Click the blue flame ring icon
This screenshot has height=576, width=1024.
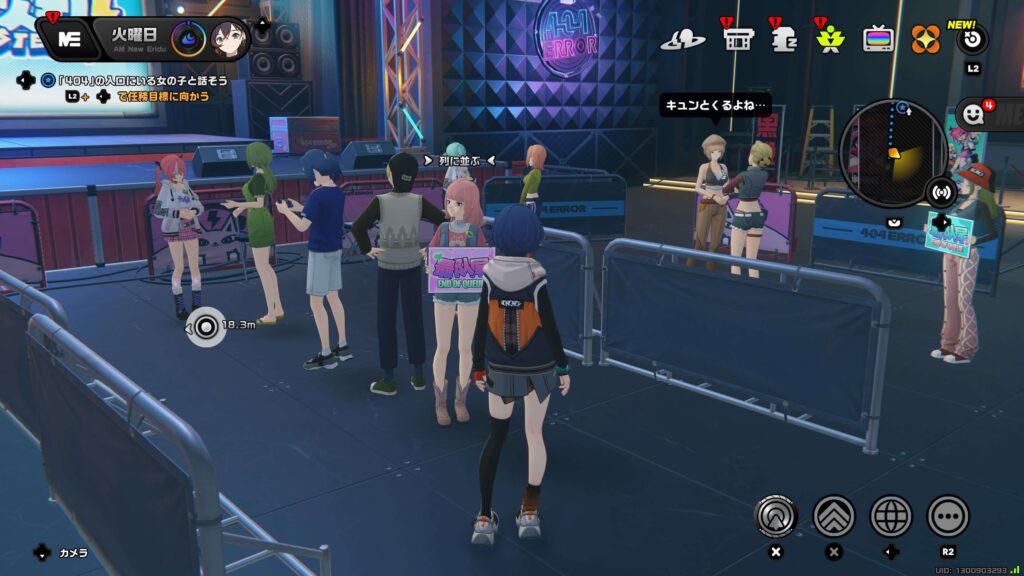[188, 39]
